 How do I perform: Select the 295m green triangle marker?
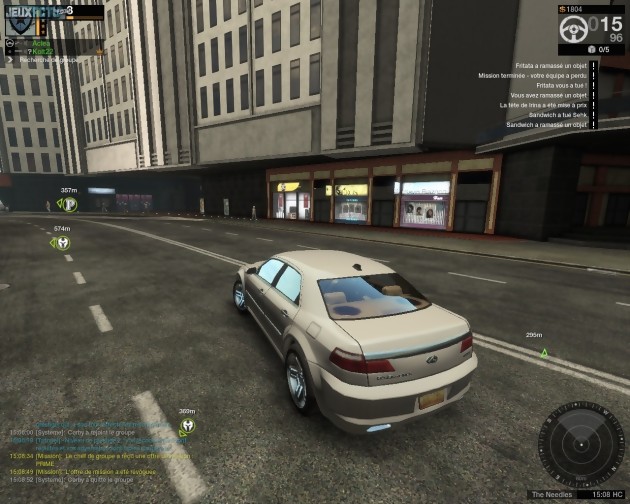coord(543,352)
